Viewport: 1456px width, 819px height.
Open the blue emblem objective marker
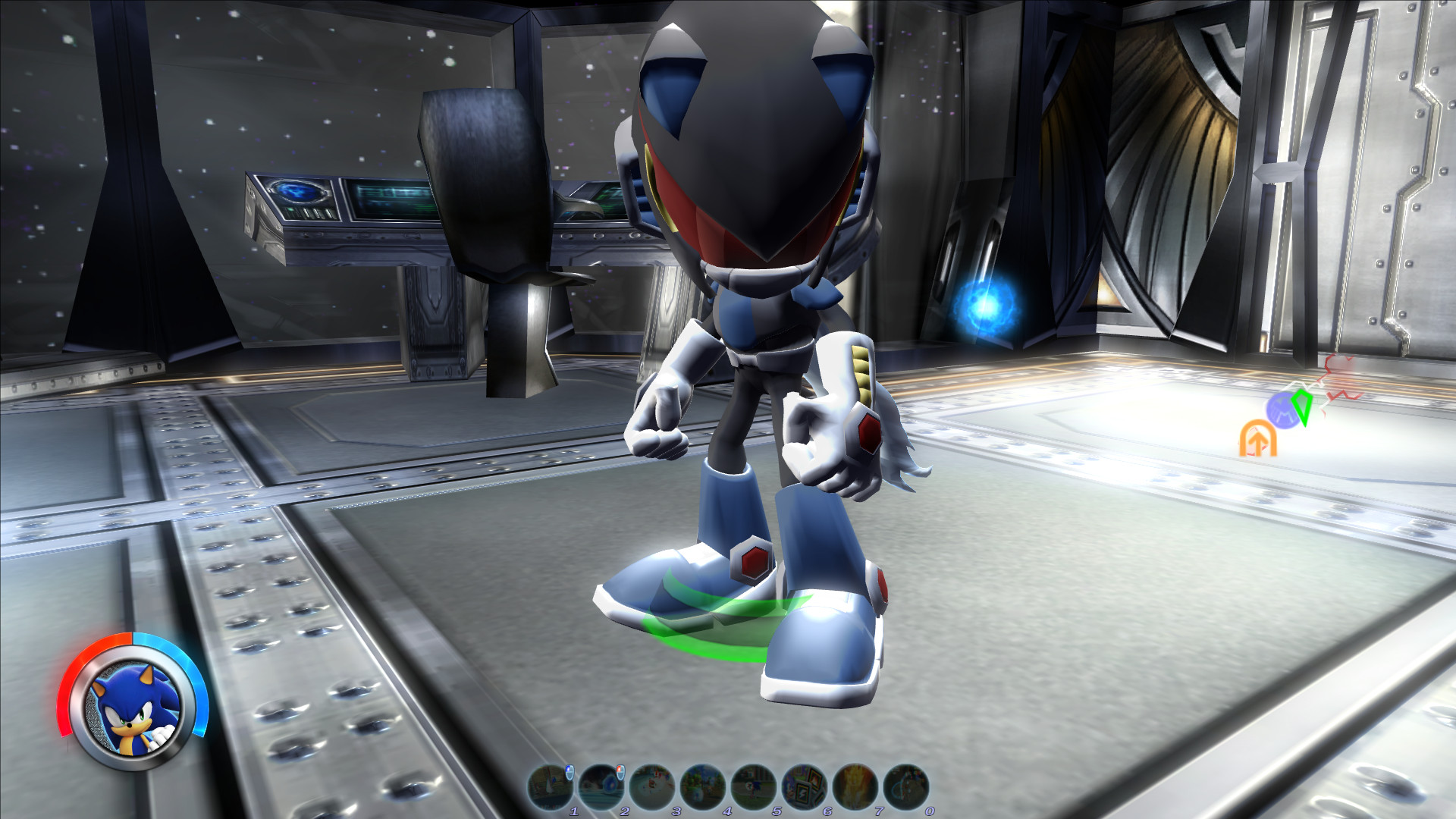coord(1283,410)
